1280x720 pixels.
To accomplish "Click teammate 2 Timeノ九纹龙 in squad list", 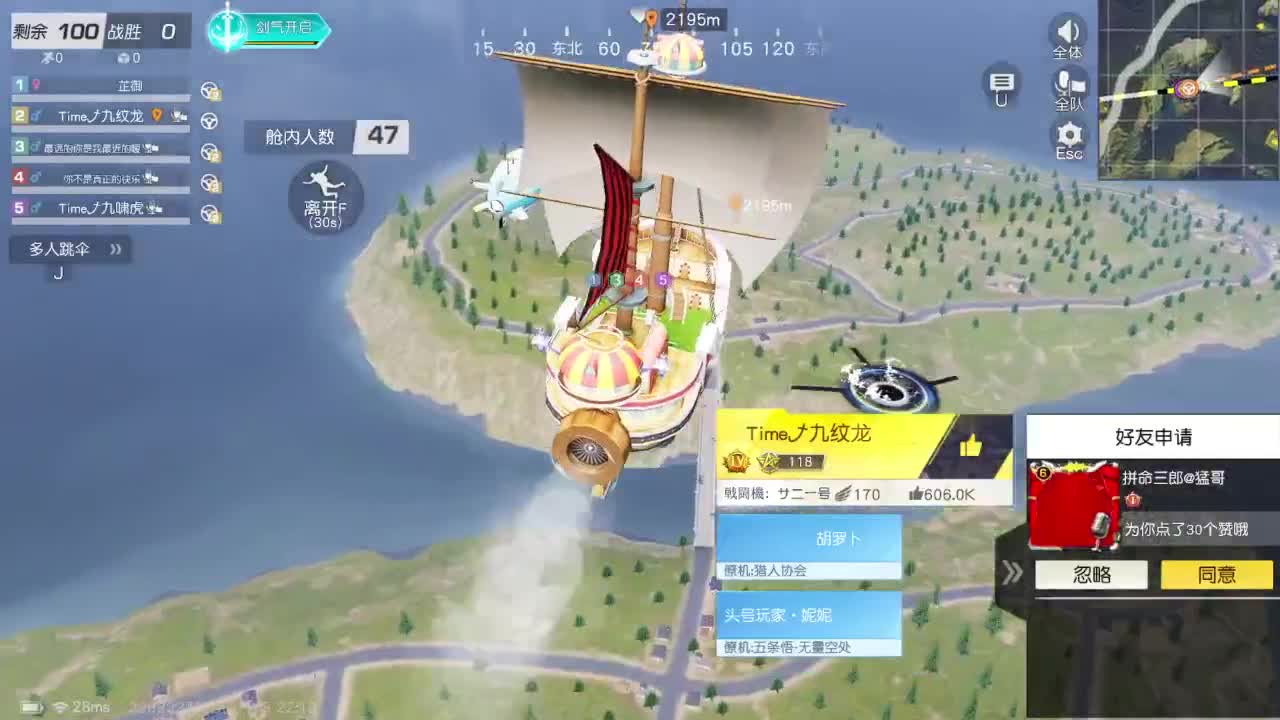I will tap(100, 115).
